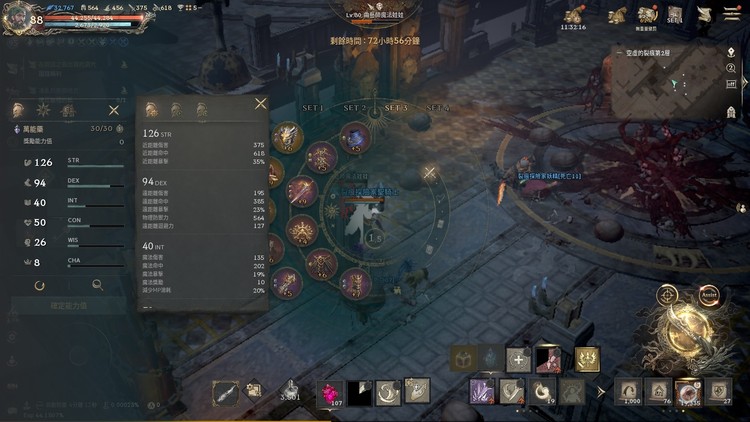Select the SET 1 skill preset tab
The width and height of the screenshot is (750, 422).
[x=314, y=108]
